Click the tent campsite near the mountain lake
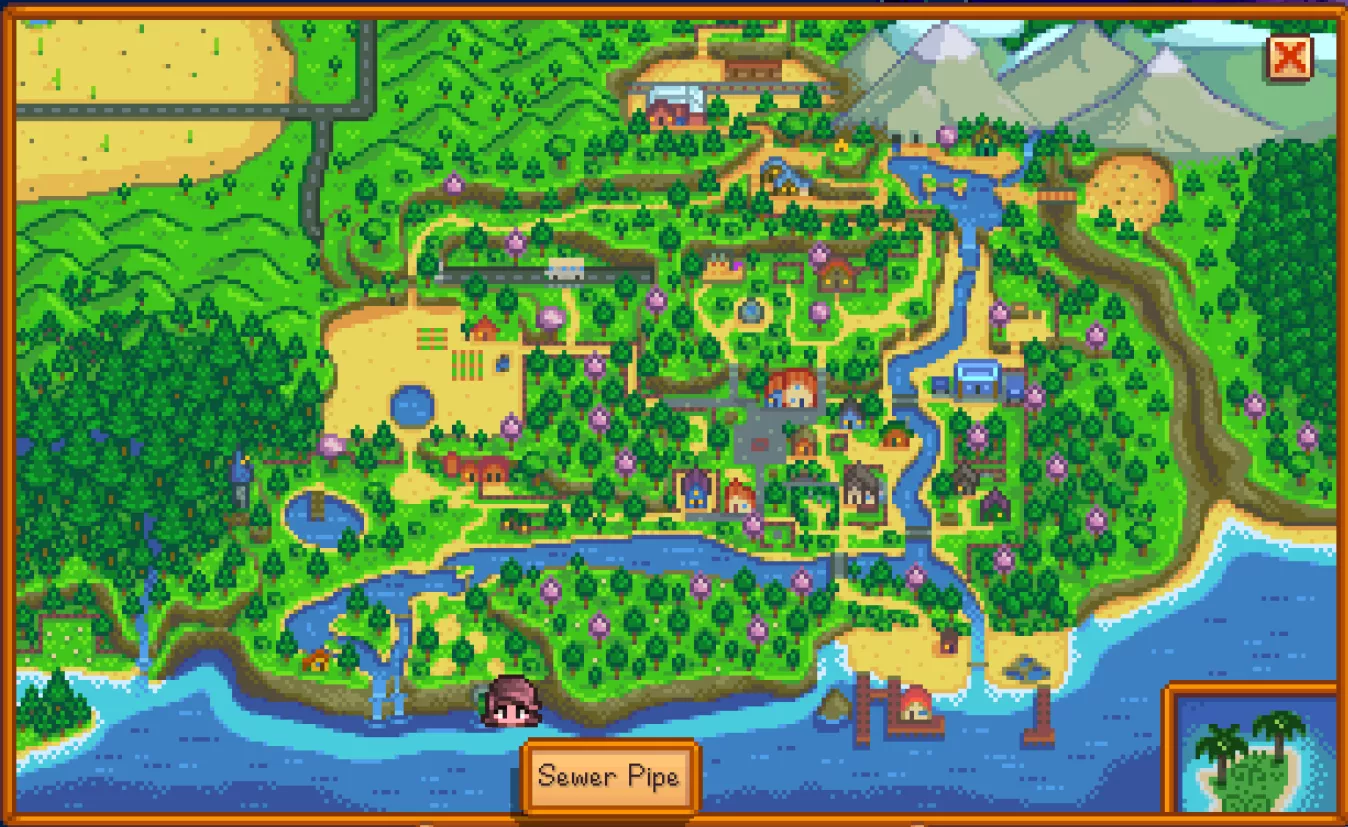The height and width of the screenshot is (827, 1348). [x=841, y=145]
